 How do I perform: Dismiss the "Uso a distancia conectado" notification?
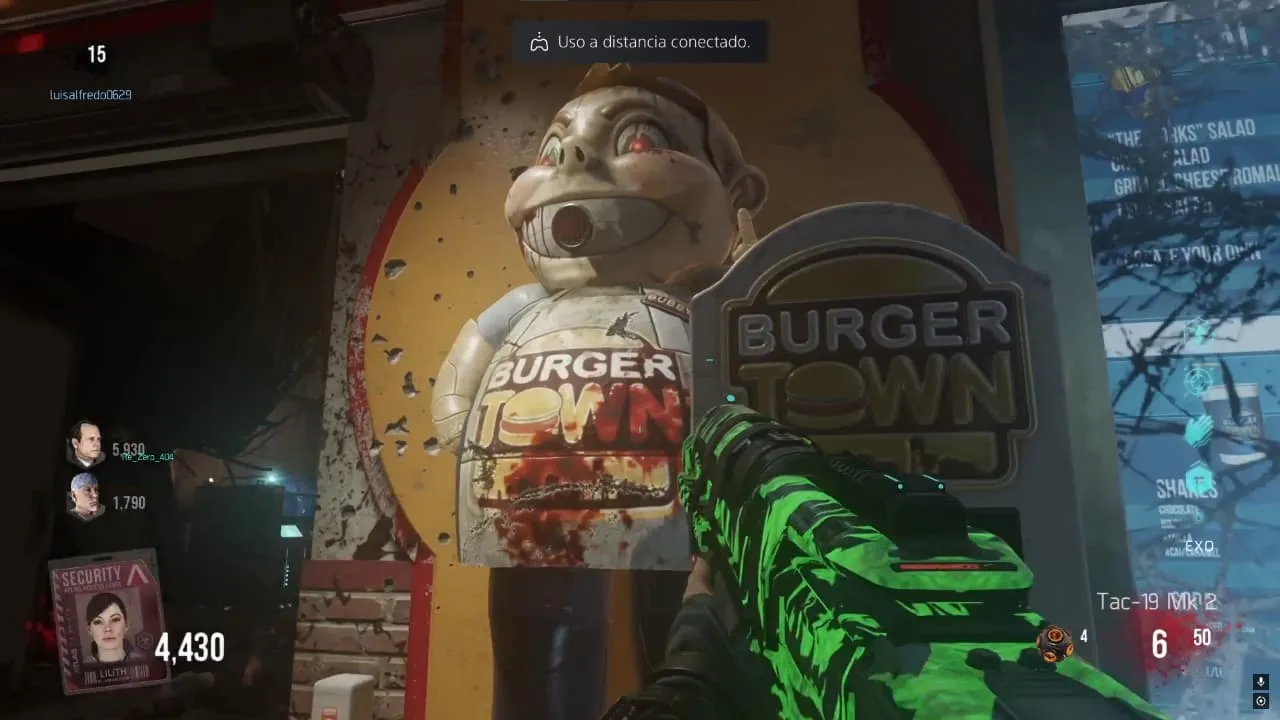tap(640, 42)
